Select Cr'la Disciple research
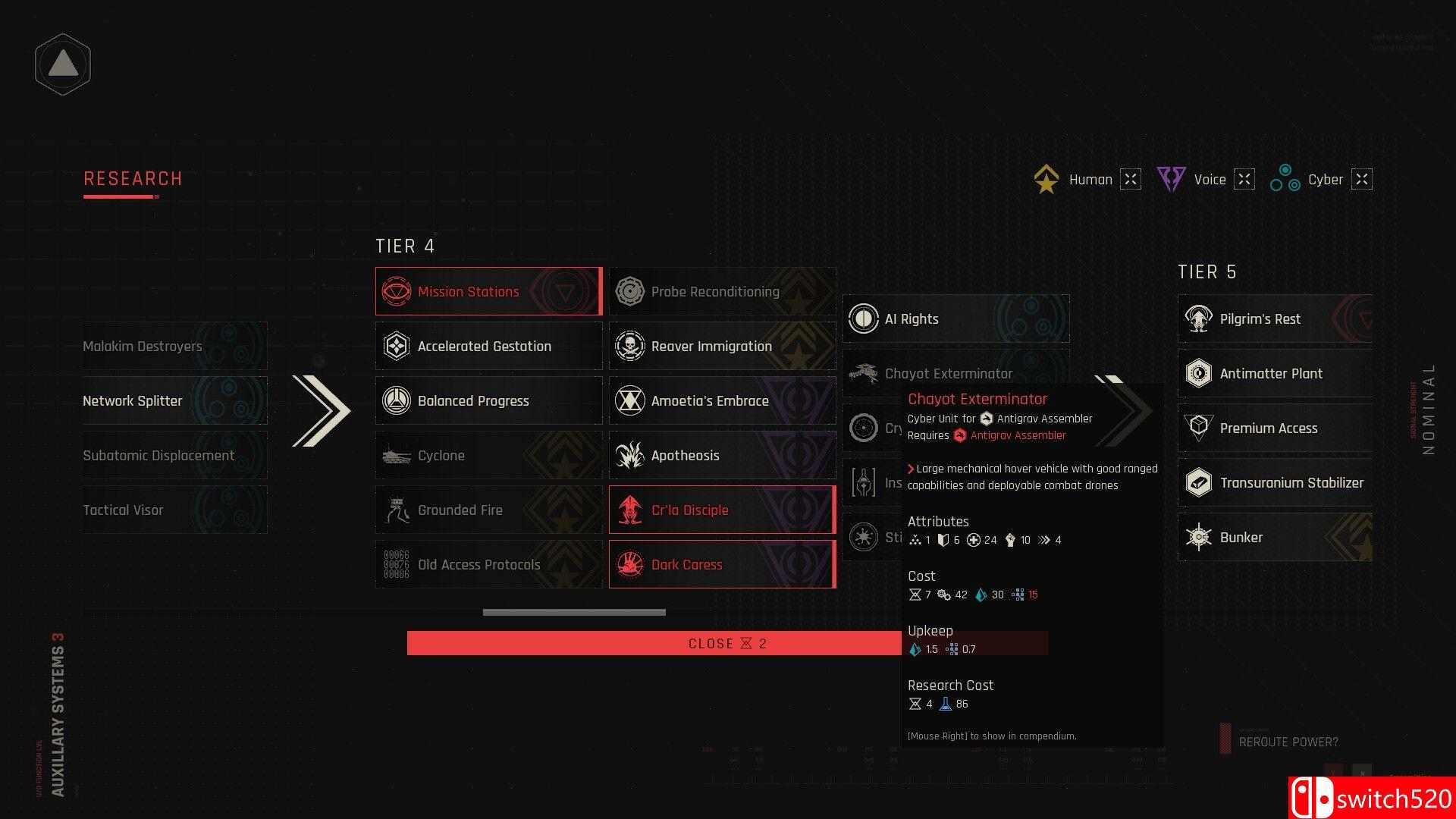1456x819 pixels. point(721,510)
